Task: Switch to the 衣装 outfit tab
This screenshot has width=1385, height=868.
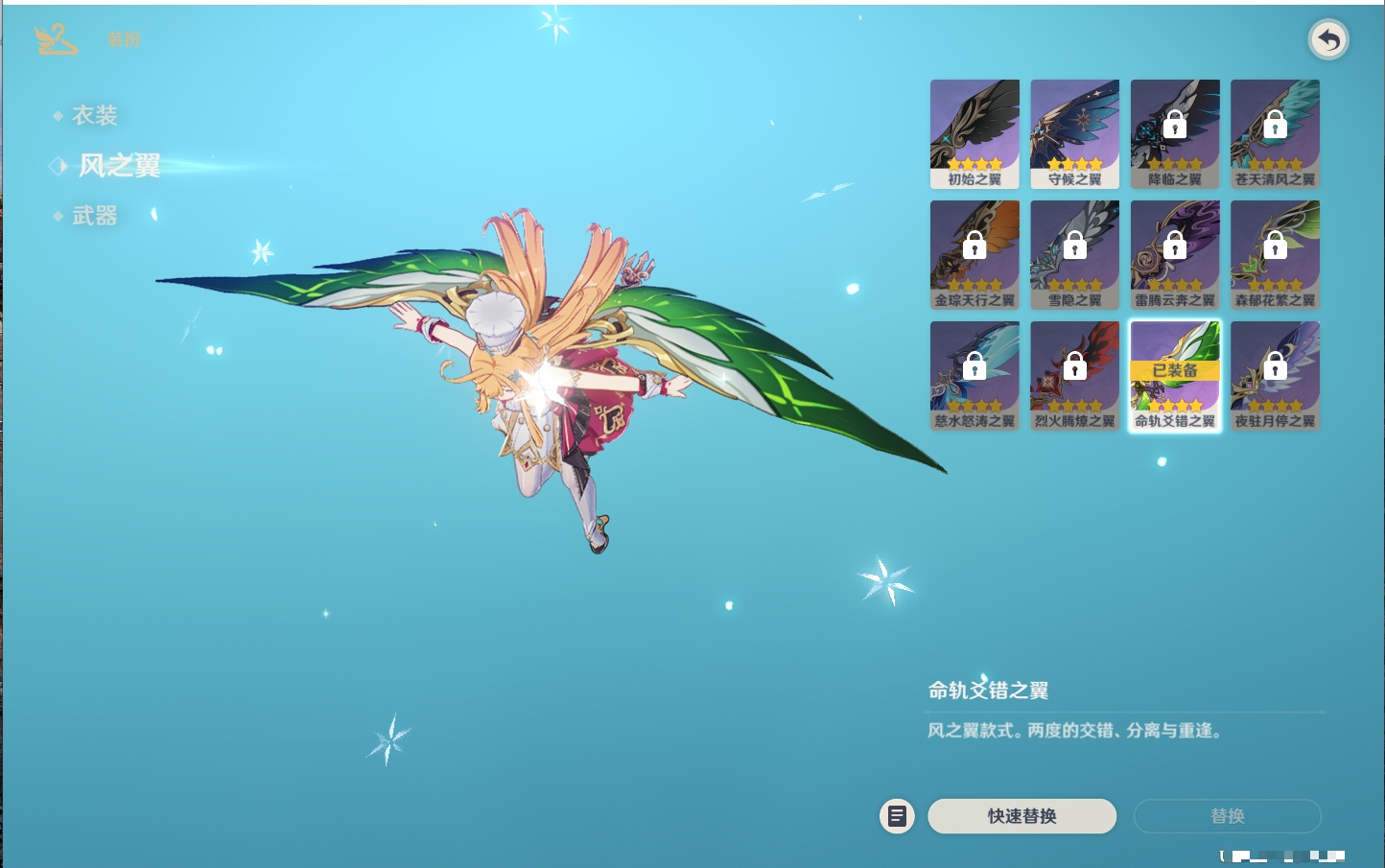Action: pos(94,116)
